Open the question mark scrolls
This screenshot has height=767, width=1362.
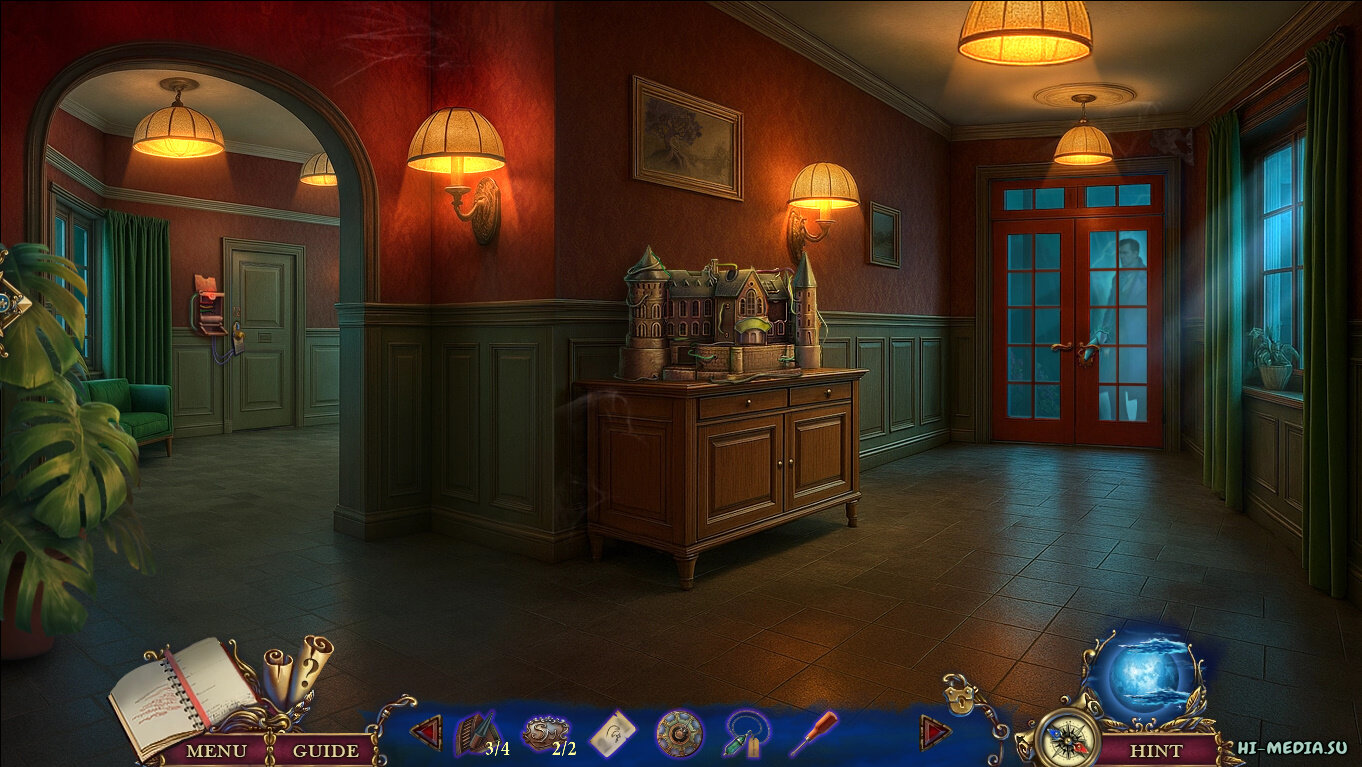[x=298, y=667]
